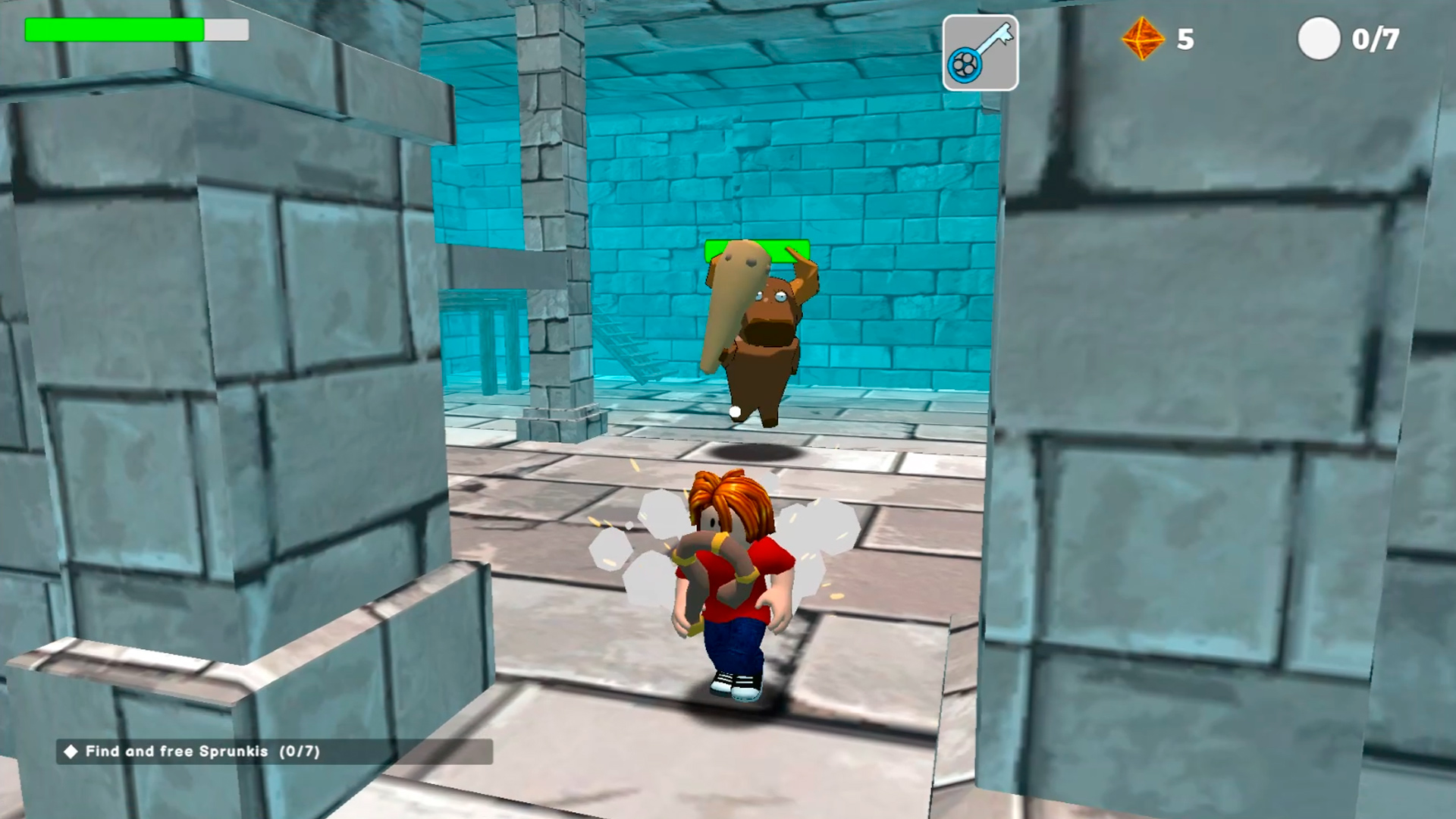1456x819 pixels.
Task: Click the player's health bar
Action: [x=135, y=30]
